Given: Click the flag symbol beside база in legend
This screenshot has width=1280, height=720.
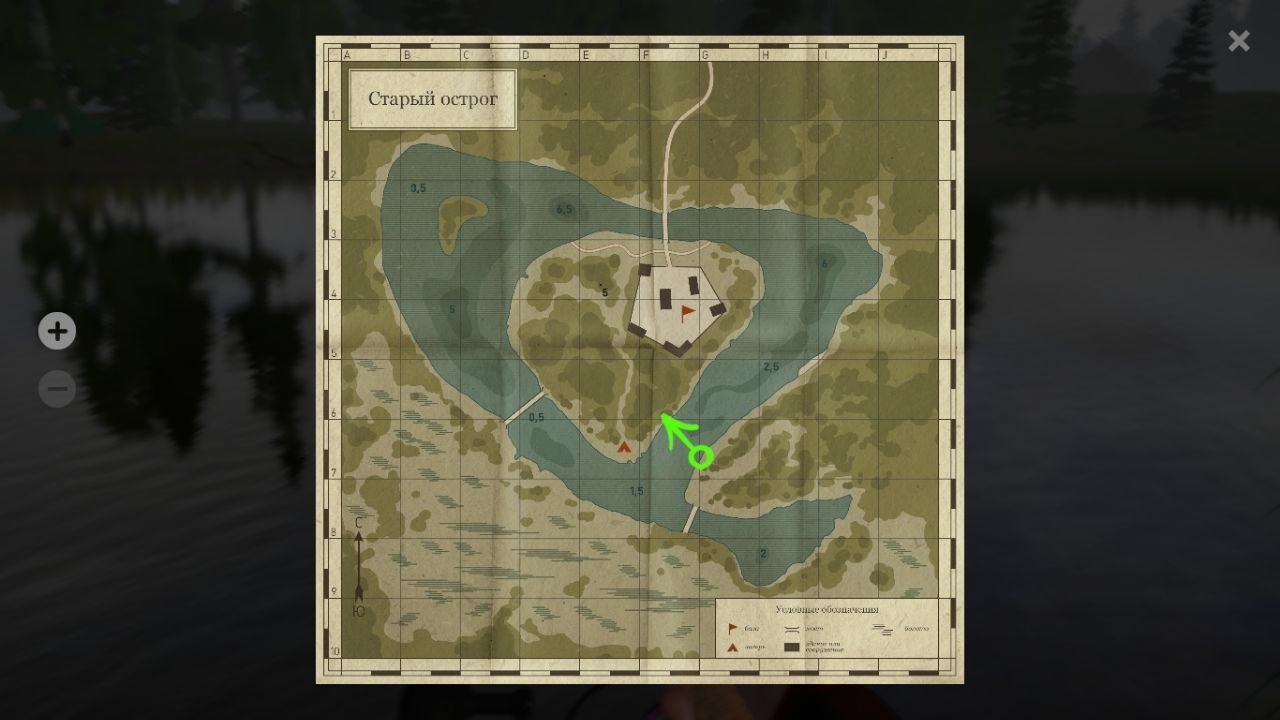Looking at the screenshot, I should [732, 627].
